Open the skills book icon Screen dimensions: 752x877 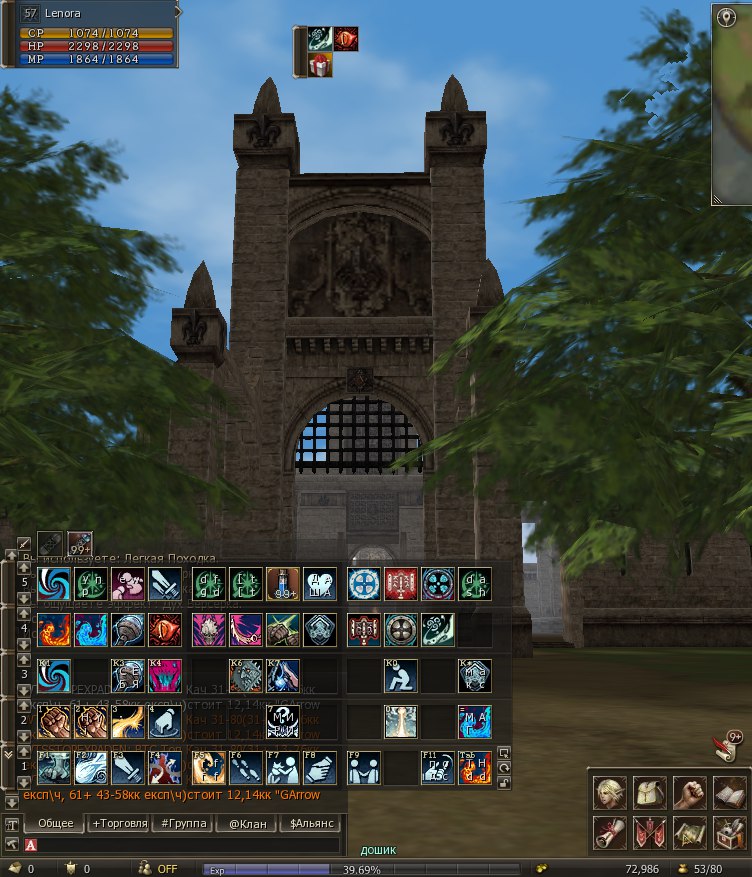pyautogui.click(x=729, y=793)
